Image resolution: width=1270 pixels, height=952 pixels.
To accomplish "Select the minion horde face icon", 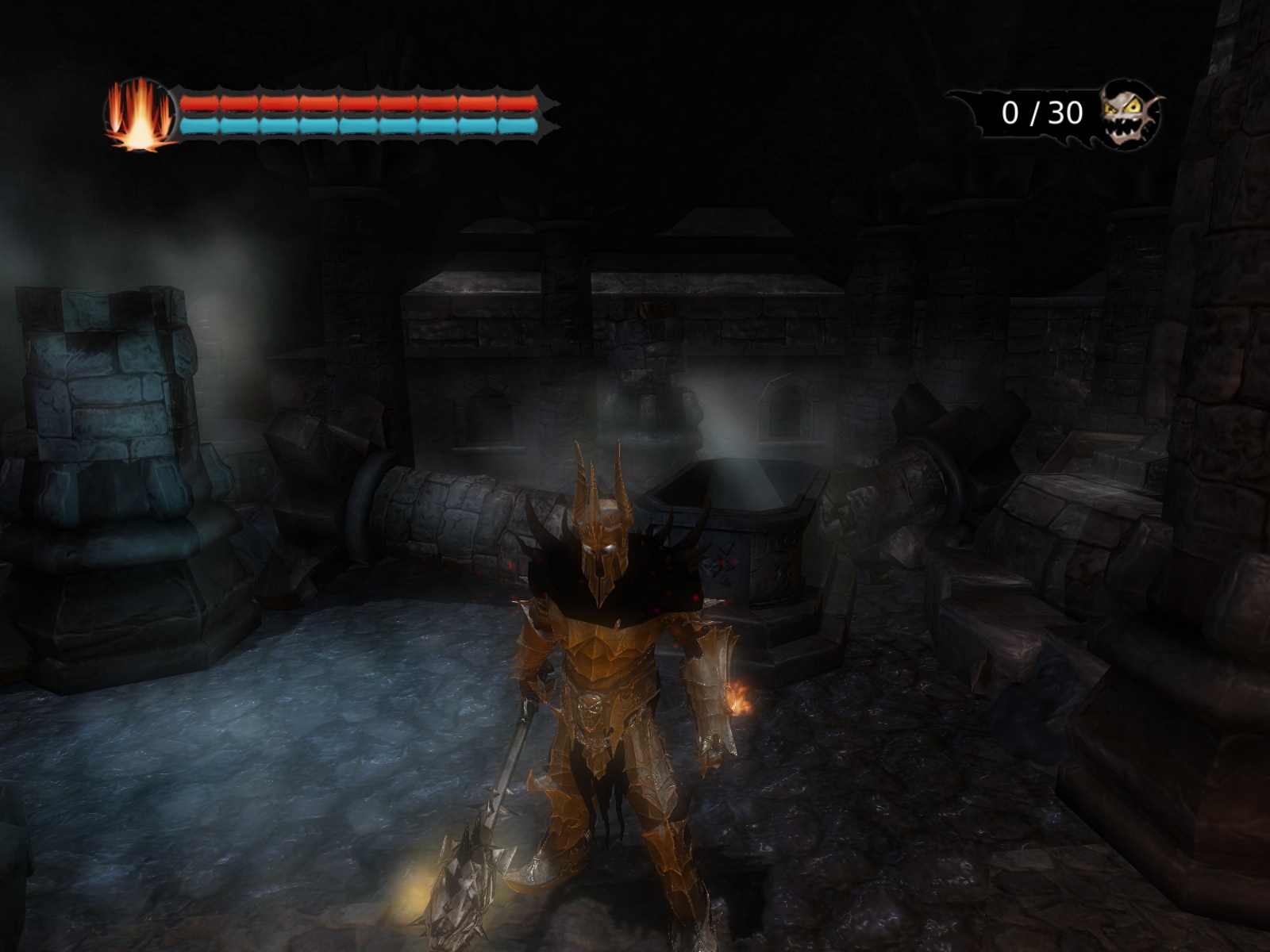I will coord(1130,113).
